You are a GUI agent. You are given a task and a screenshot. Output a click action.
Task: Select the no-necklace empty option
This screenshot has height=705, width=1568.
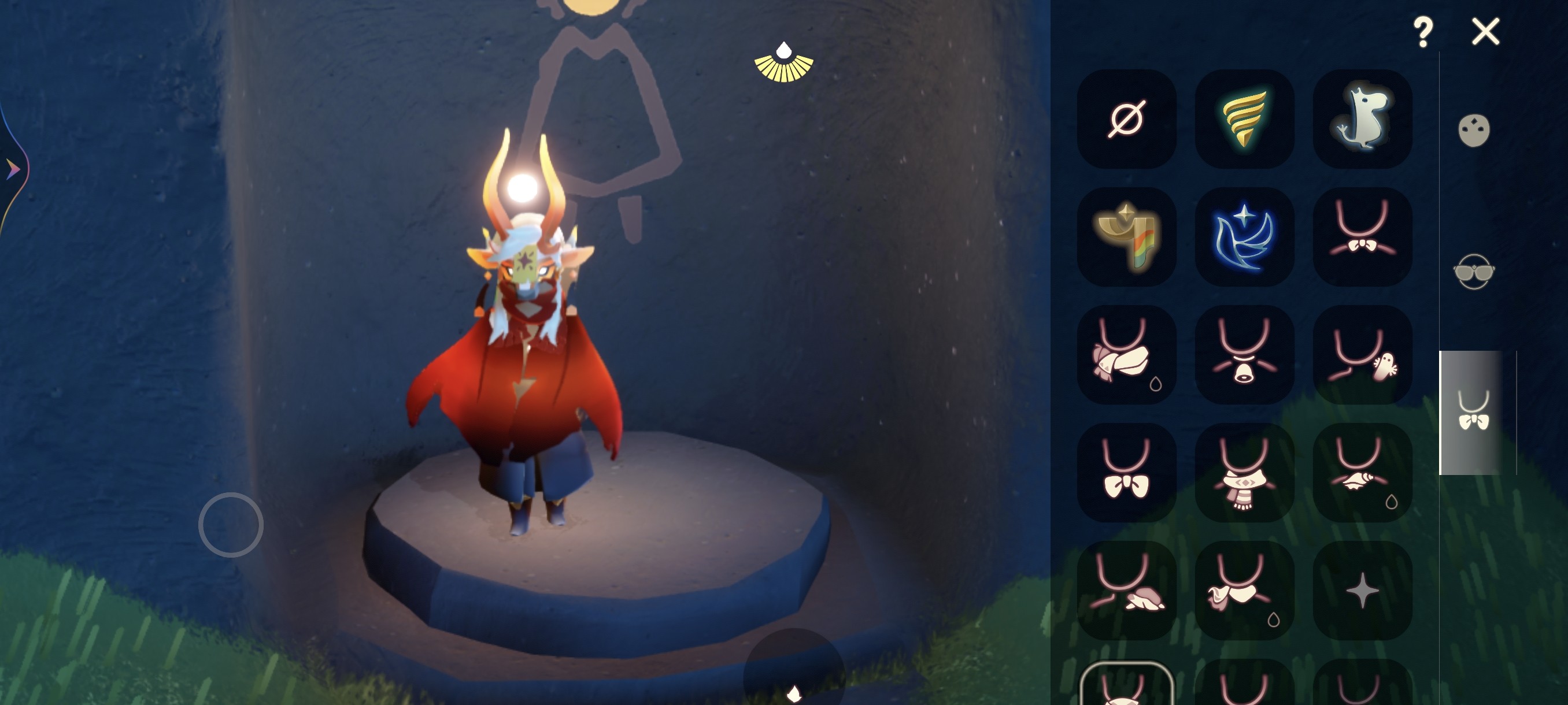[1126, 118]
